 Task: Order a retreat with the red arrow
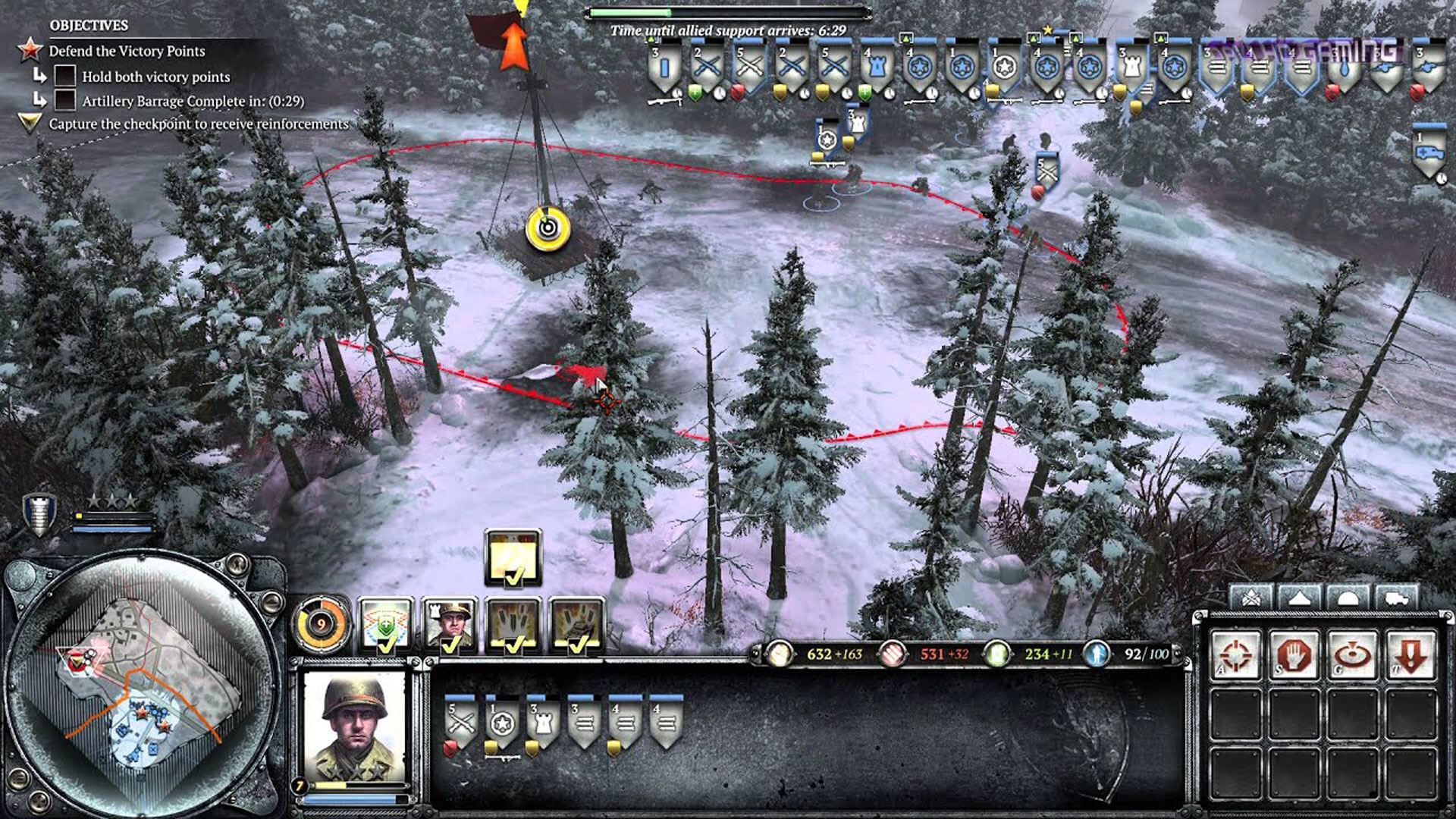click(x=1410, y=654)
